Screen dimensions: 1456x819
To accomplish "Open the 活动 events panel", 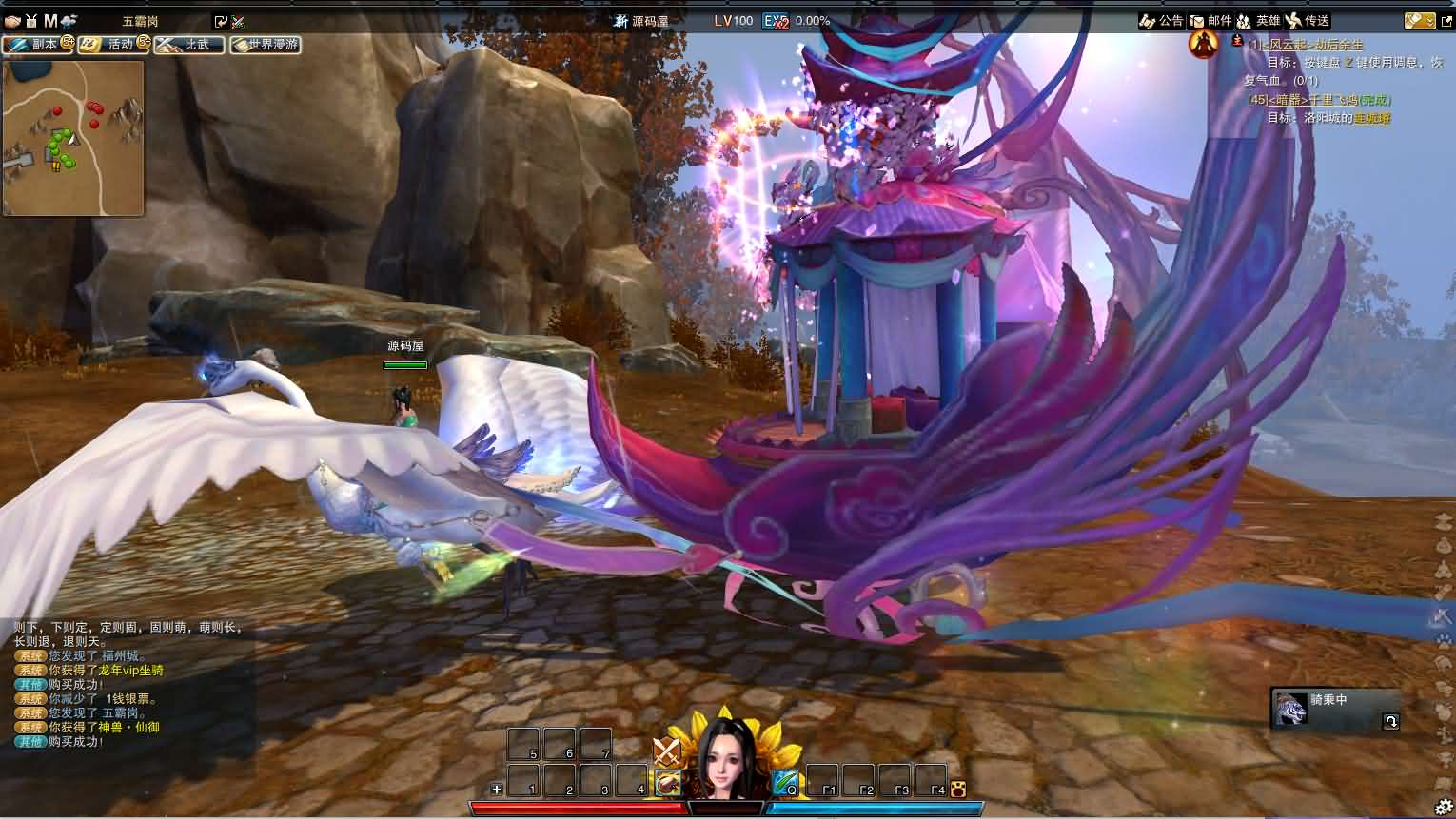I will [x=114, y=44].
